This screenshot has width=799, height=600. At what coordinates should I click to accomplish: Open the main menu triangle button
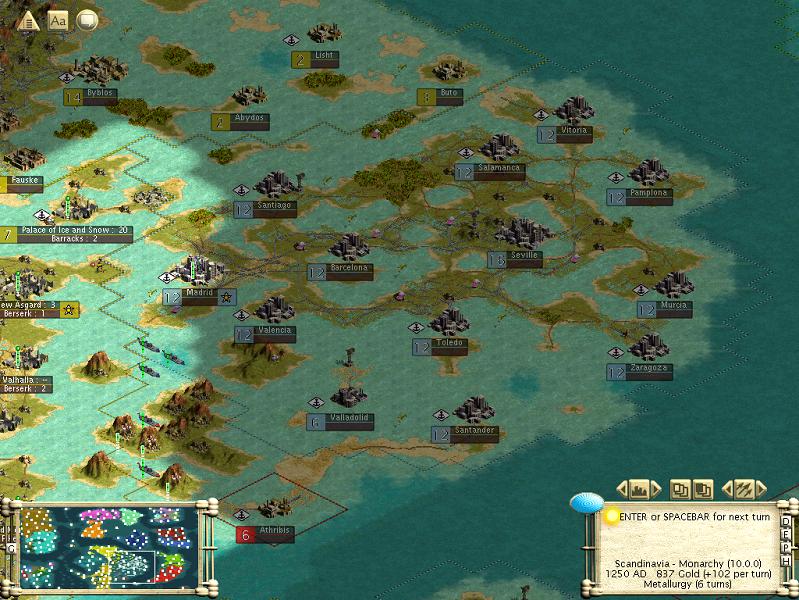point(28,19)
